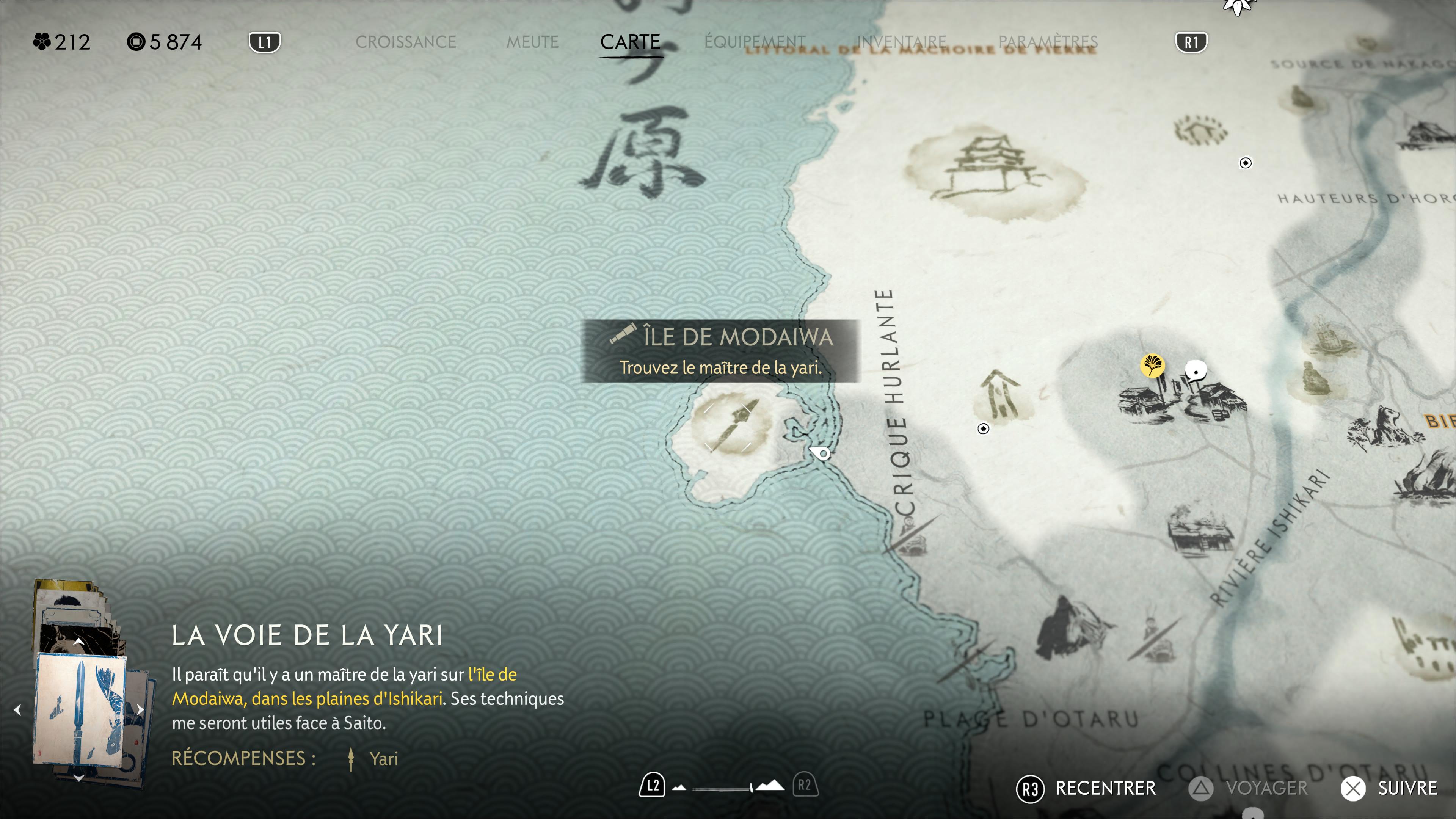Open the Meute tab
This screenshot has height=819, width=1456.
[532, 42]
